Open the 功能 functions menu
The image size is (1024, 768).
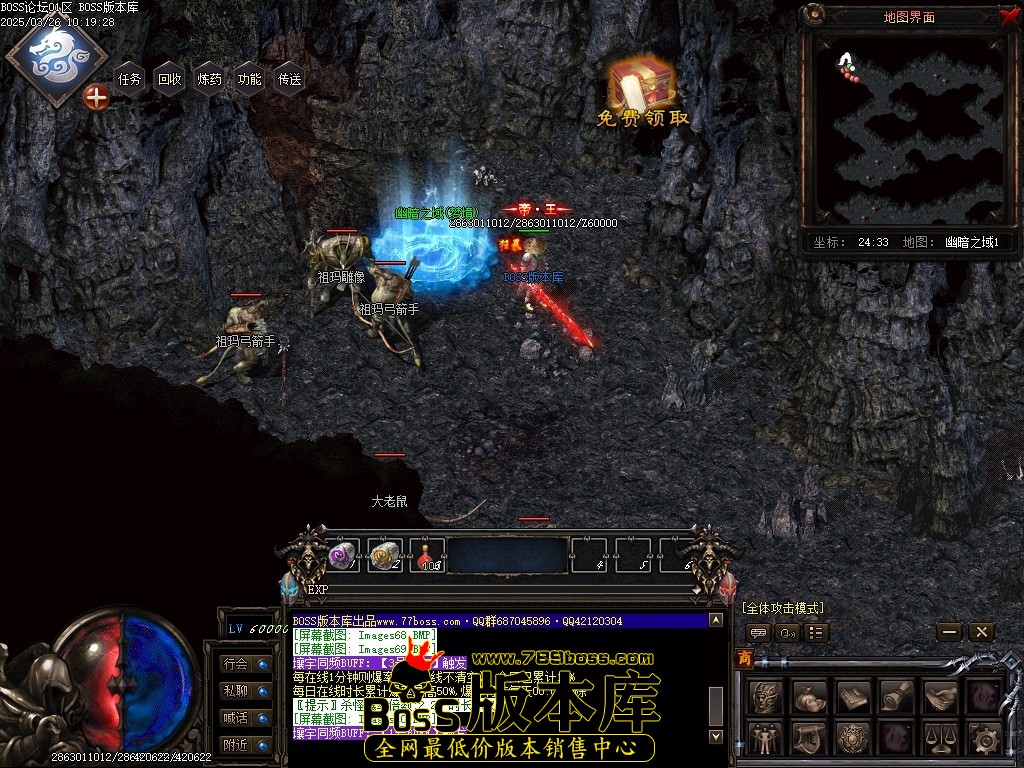(250, 79)
